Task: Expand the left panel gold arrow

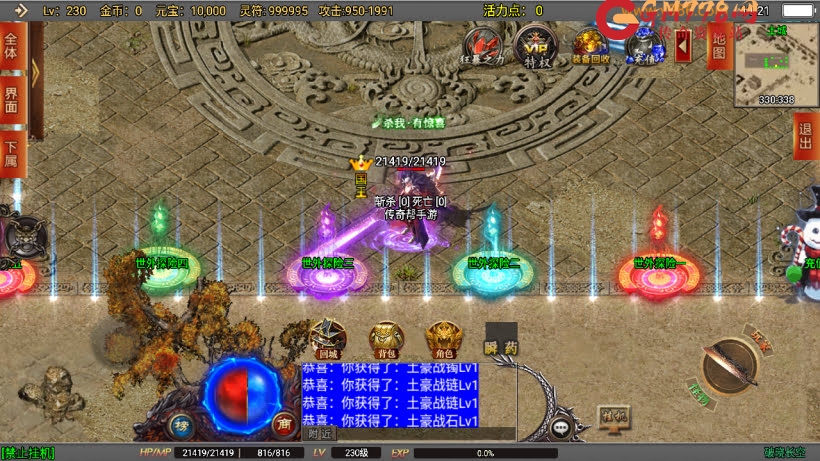Action: (36, 72)
